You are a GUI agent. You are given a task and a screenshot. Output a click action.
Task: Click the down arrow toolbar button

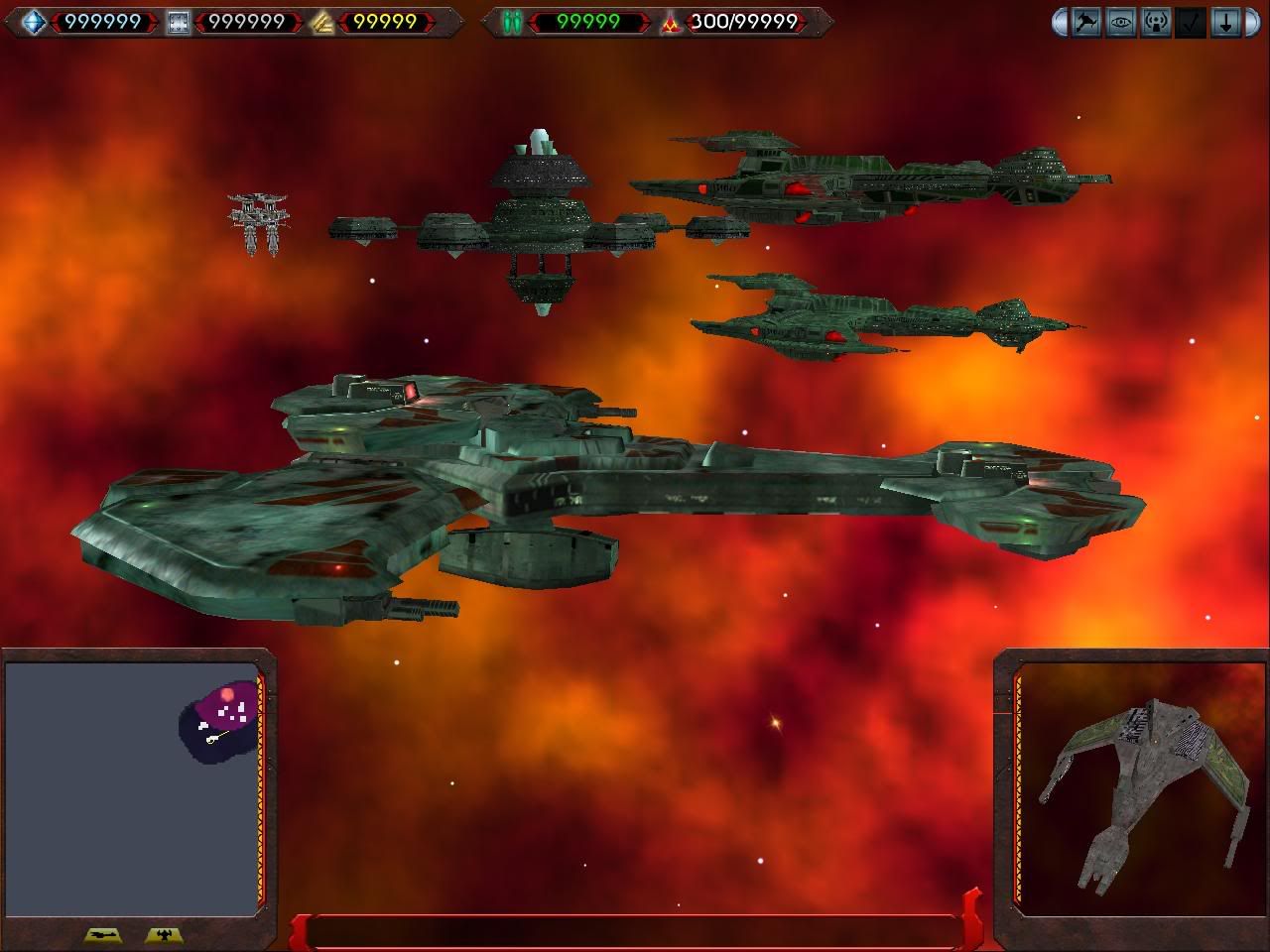[x=1225, y=22]
